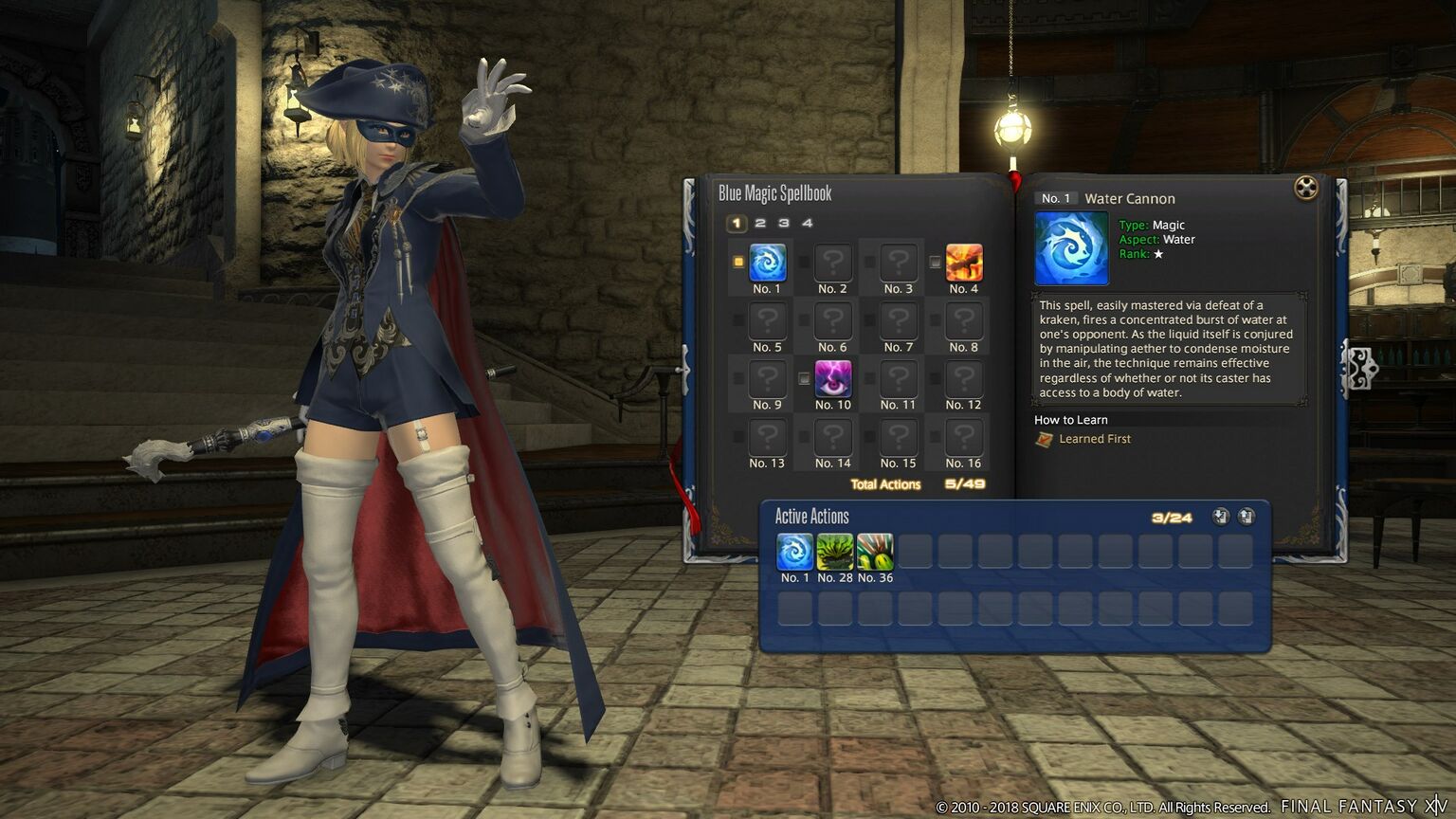Screen dimensions: 1456x819
Task: Close the Blue Magic Spellbook window
Action: pos(1305,188)
